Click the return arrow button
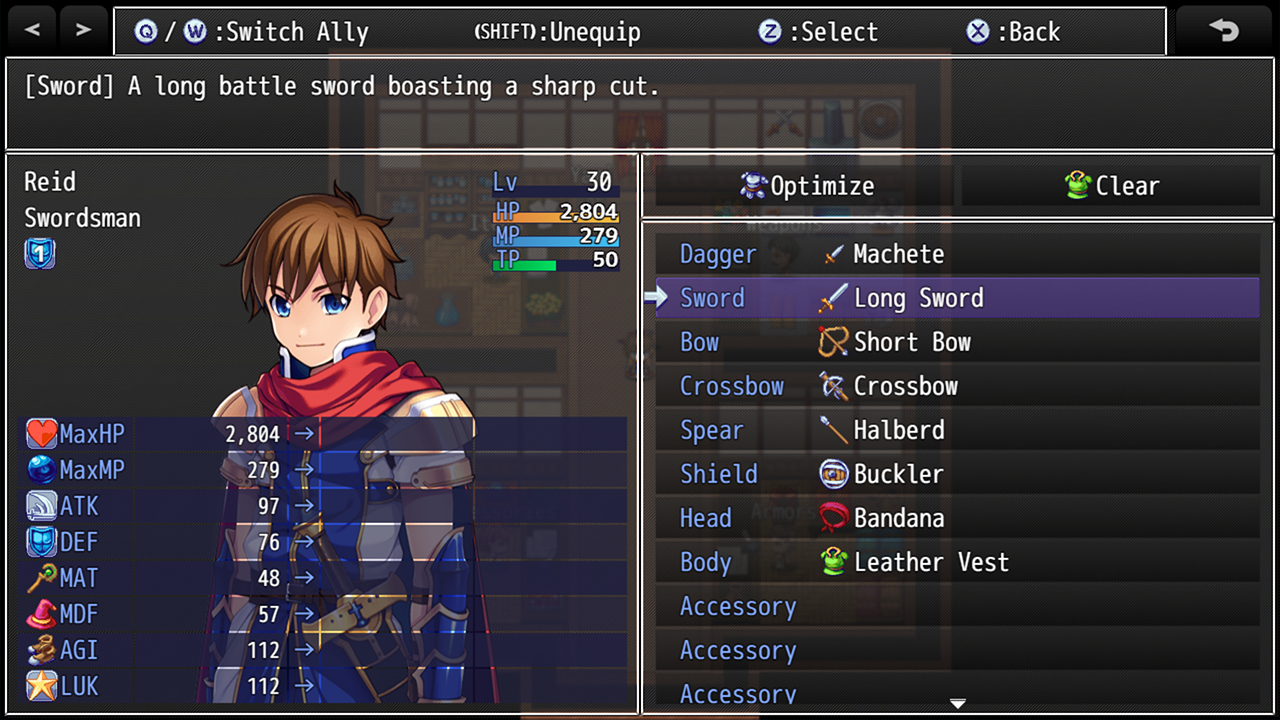1280x720 pixels. pyautogui.click(x=1224, y=30)
